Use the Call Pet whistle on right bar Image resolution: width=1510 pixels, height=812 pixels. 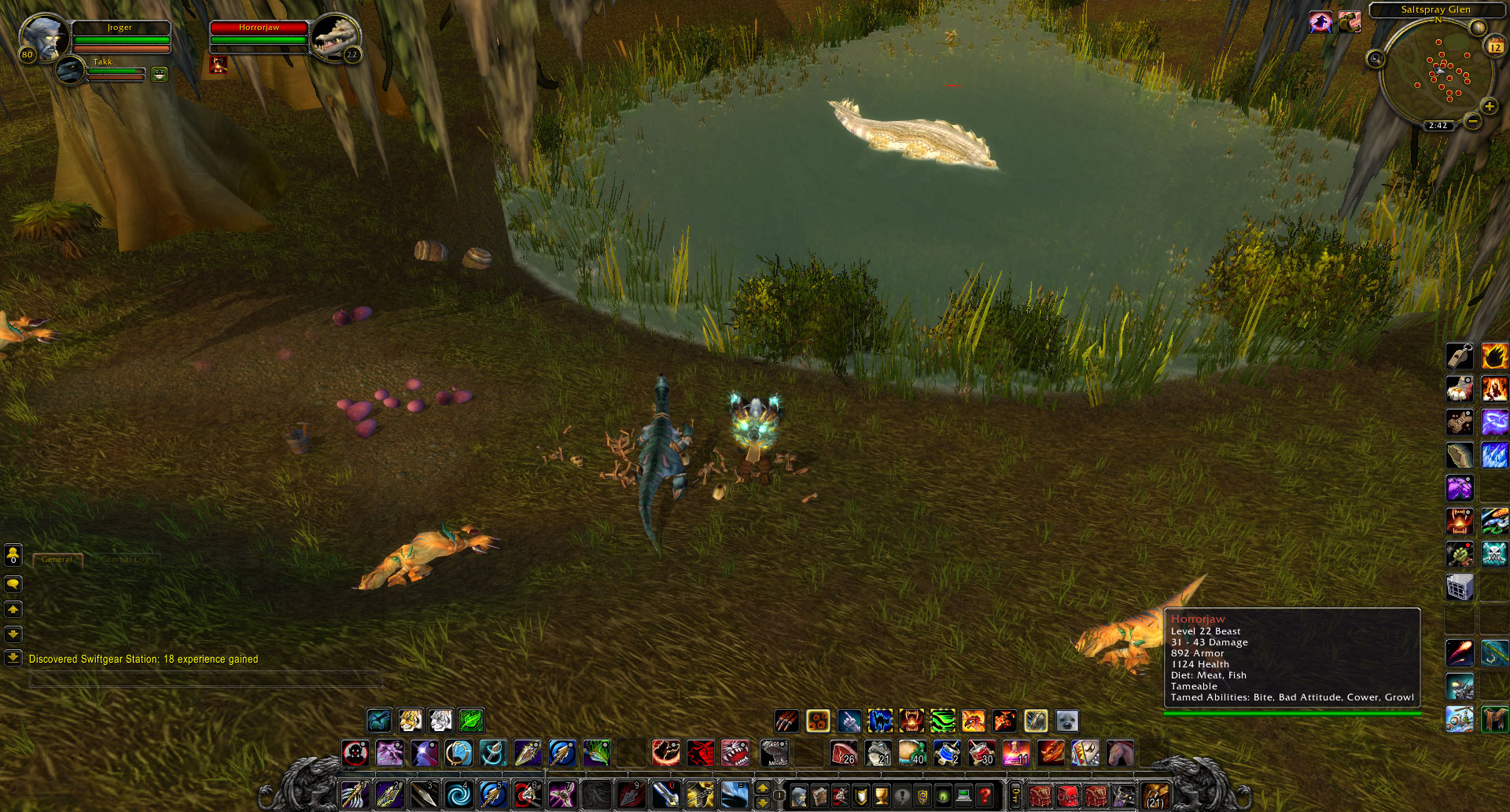click(1460, 356)
